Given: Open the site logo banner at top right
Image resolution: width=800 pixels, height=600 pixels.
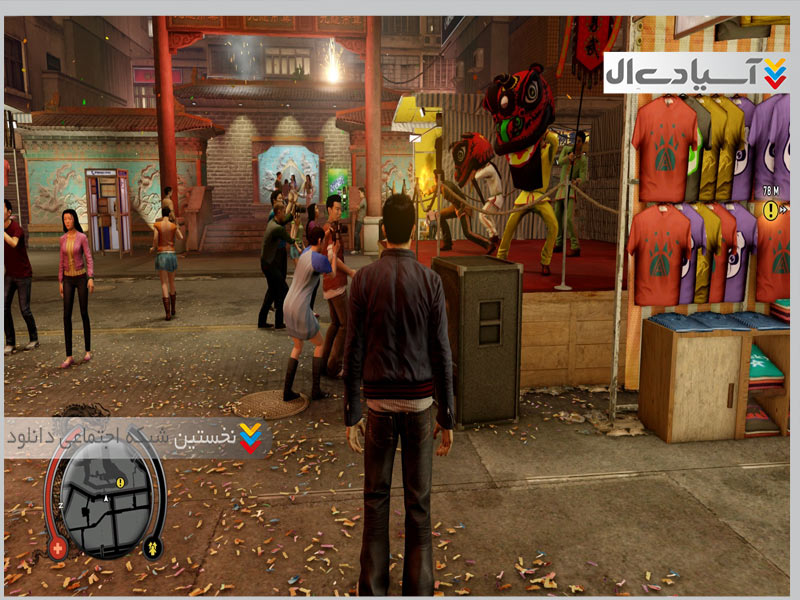Looking at the screenshot, I should click(x=697, y=73).
